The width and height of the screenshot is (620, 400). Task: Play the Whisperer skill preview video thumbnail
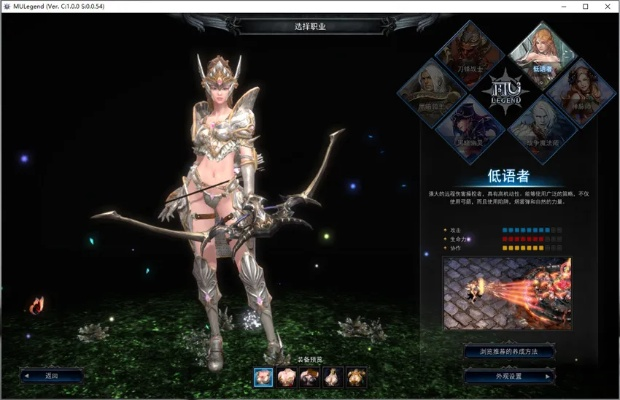507,295
